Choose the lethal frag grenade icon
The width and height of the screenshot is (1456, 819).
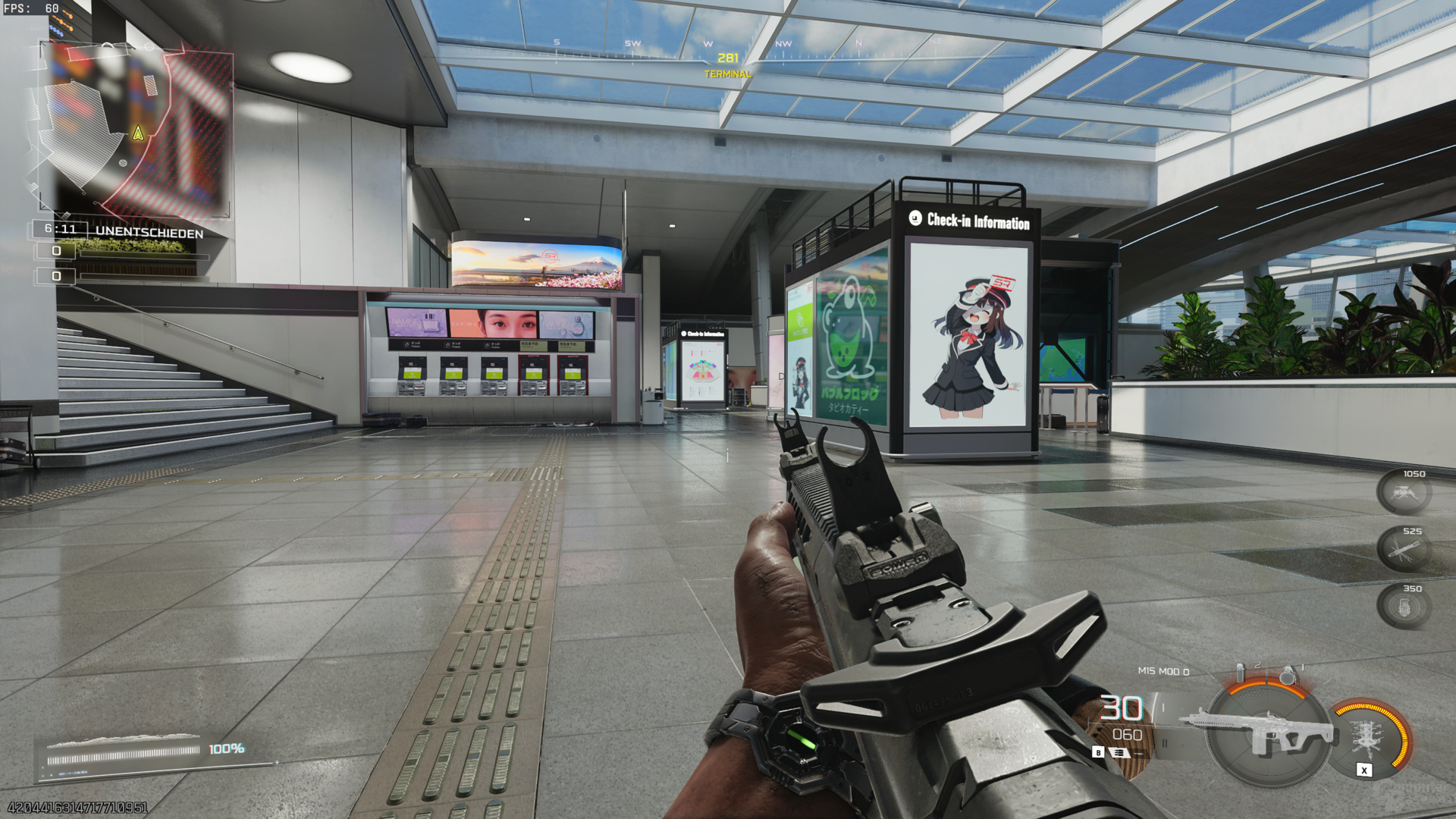click(x=1287, y=674)
